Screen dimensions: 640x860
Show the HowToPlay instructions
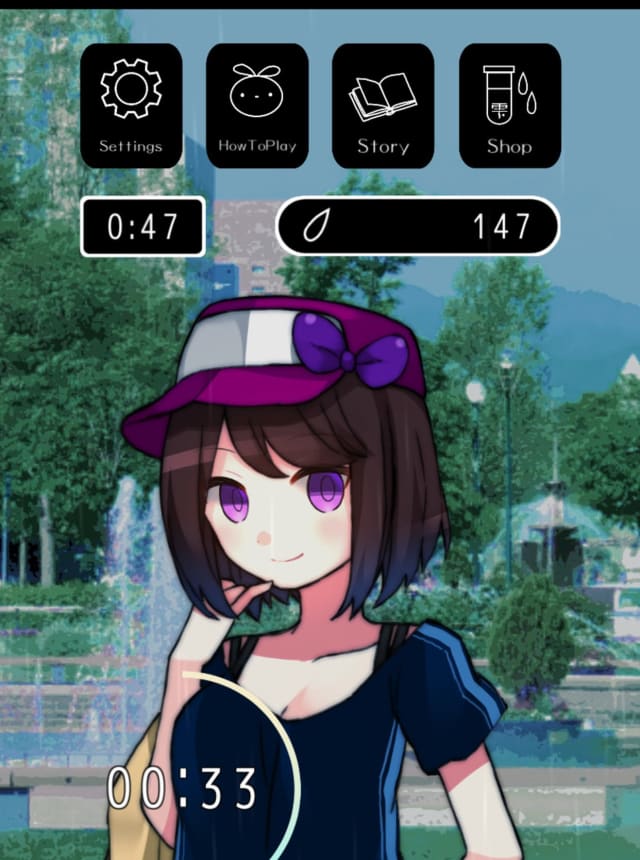(x=257, y=105)
